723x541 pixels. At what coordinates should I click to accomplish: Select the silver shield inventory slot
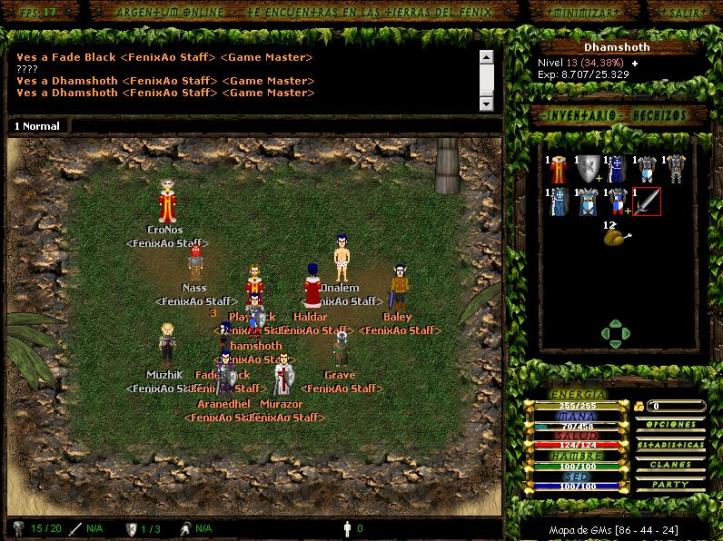point(588,170)
